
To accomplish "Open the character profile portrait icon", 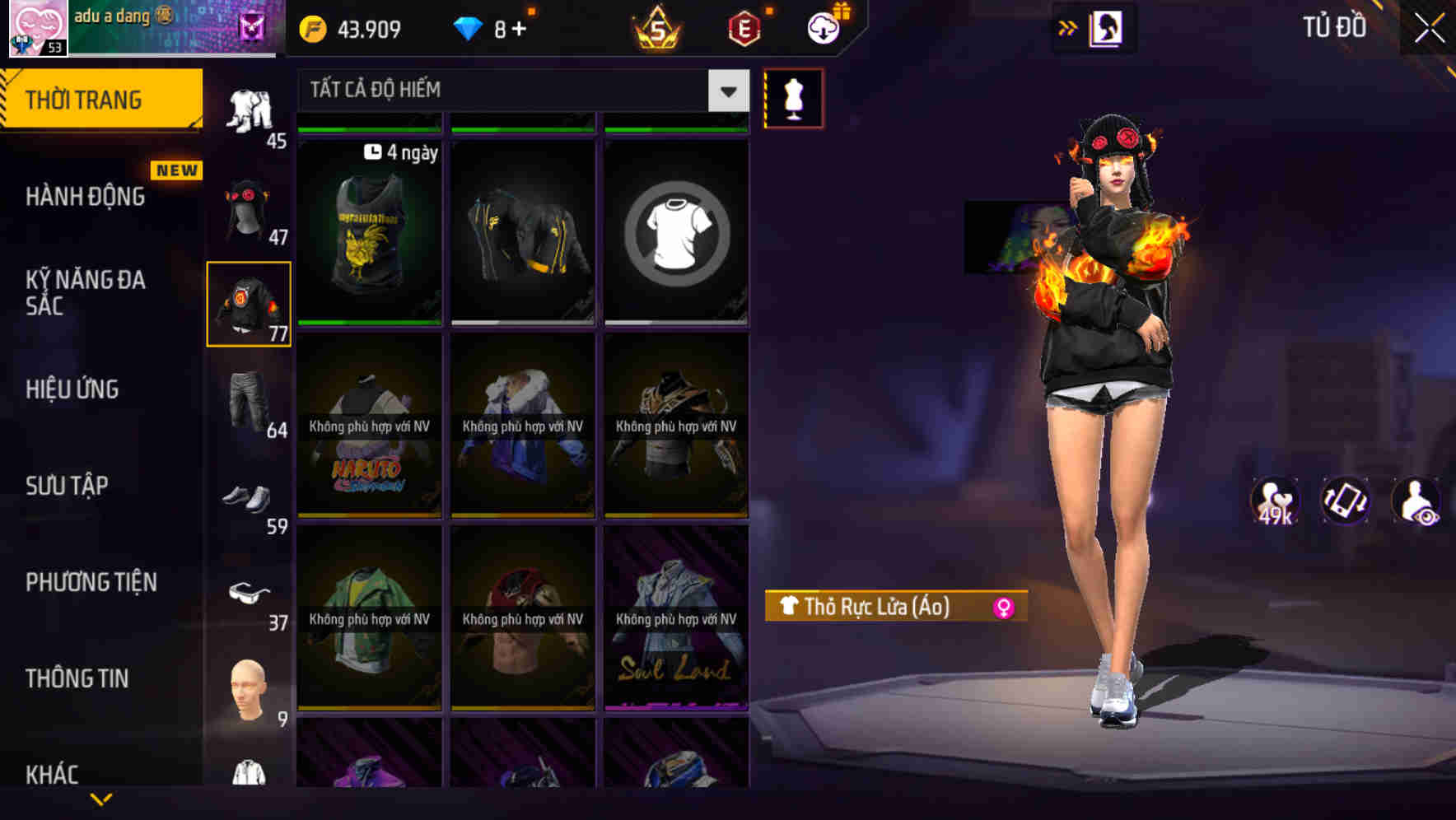I will pyautogui.click(x=1106, y=28).
